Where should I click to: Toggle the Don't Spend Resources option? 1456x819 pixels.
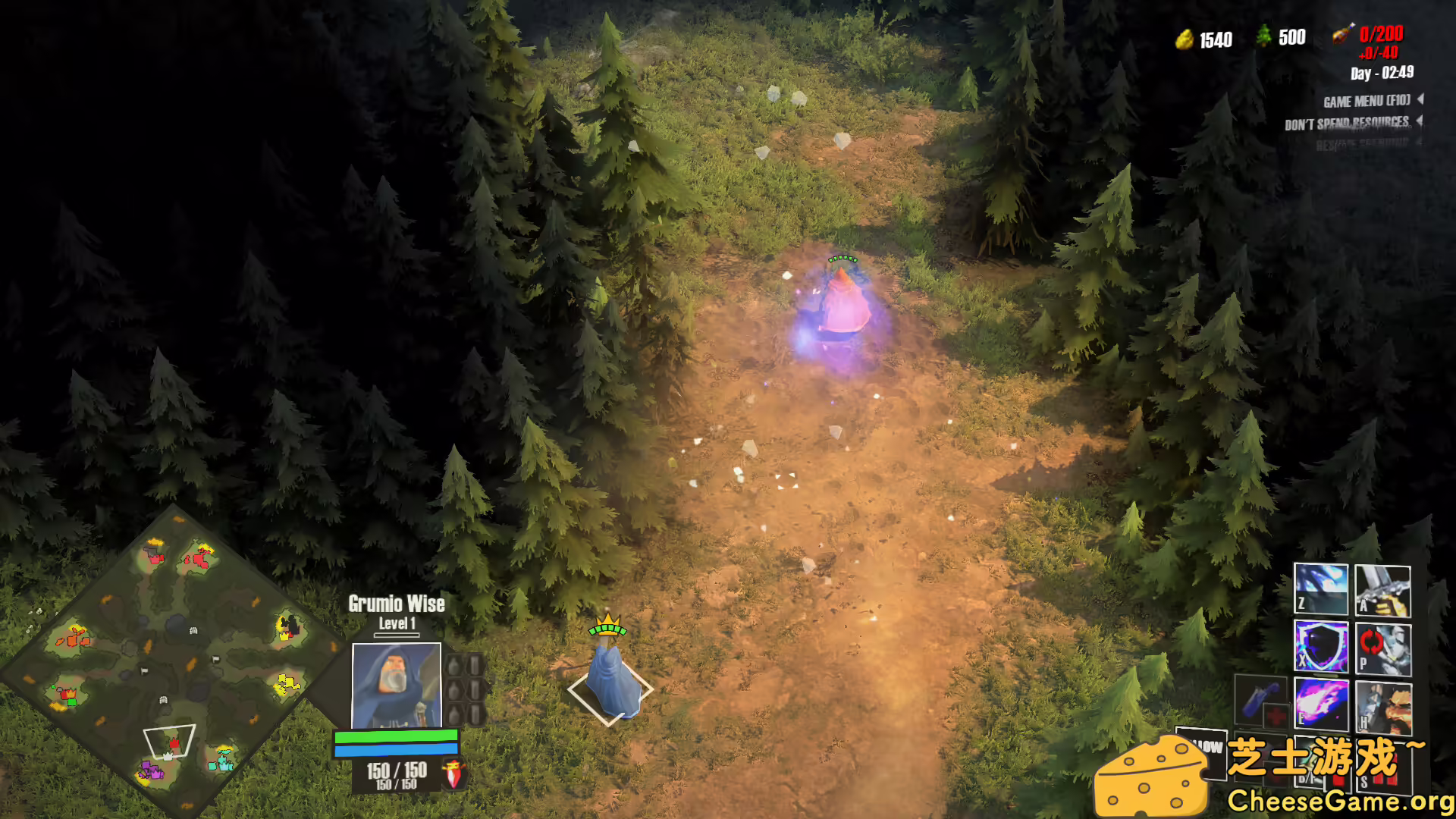(1347, 124)
